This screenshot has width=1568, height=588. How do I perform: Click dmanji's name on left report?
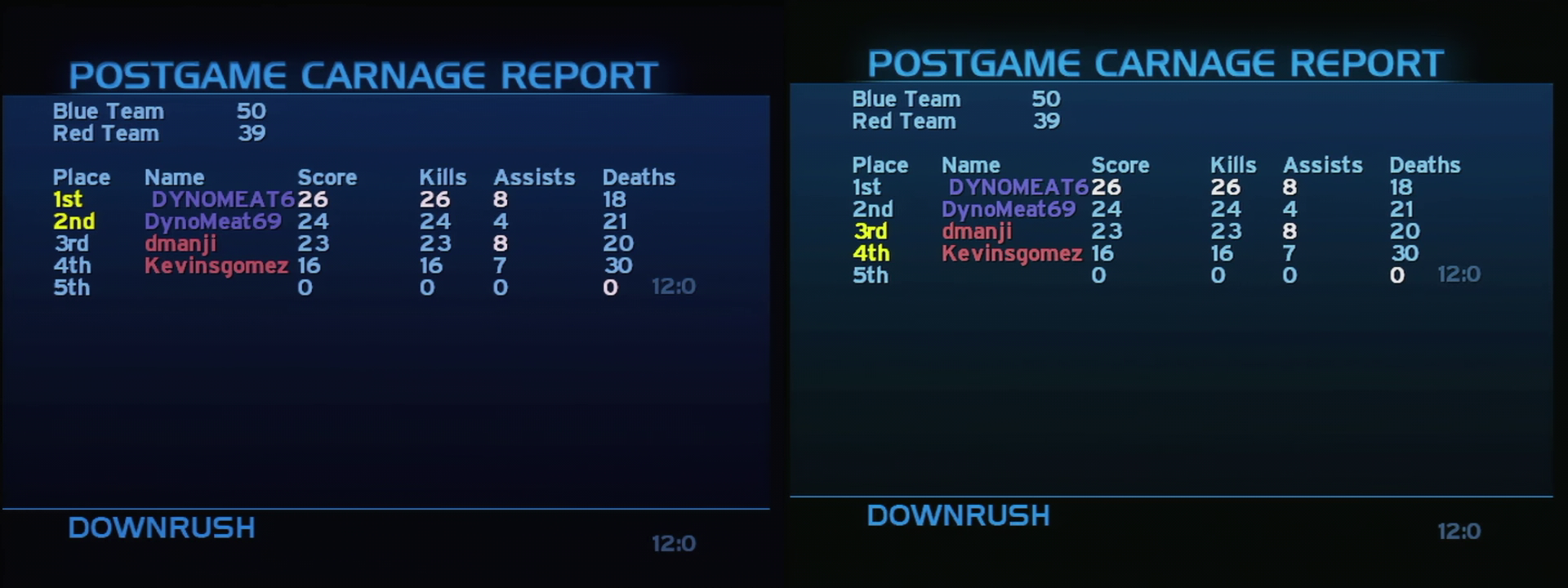[183, 243]
